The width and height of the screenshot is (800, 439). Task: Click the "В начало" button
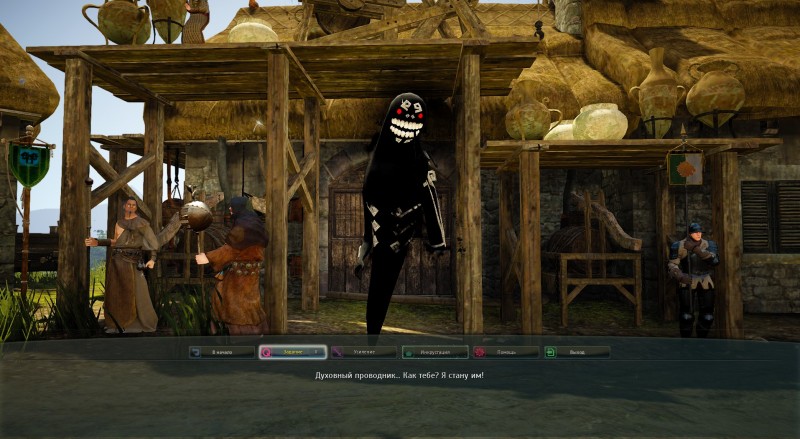click(x=222, y=352)
